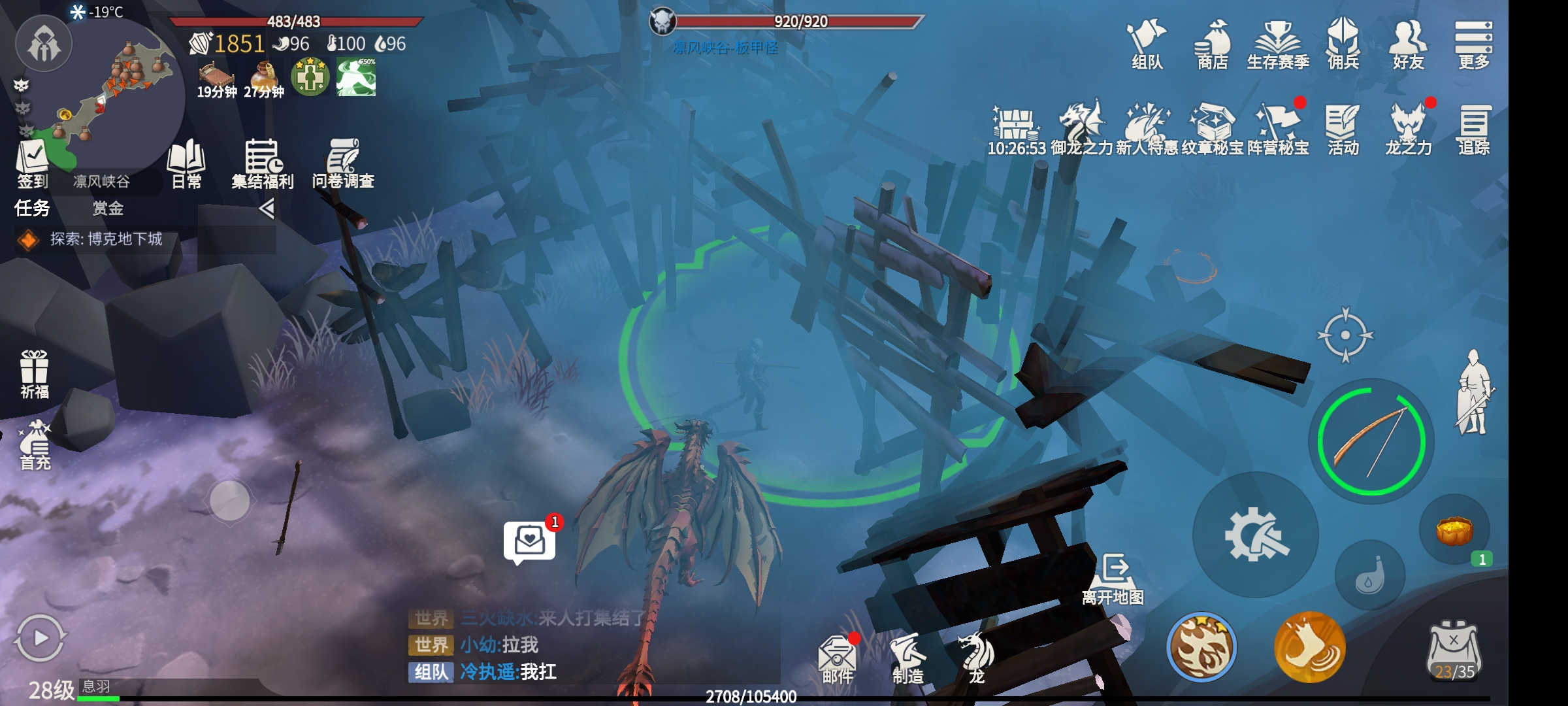
Task: Expand the 更多 more menu
Action: coord(1474,43)
